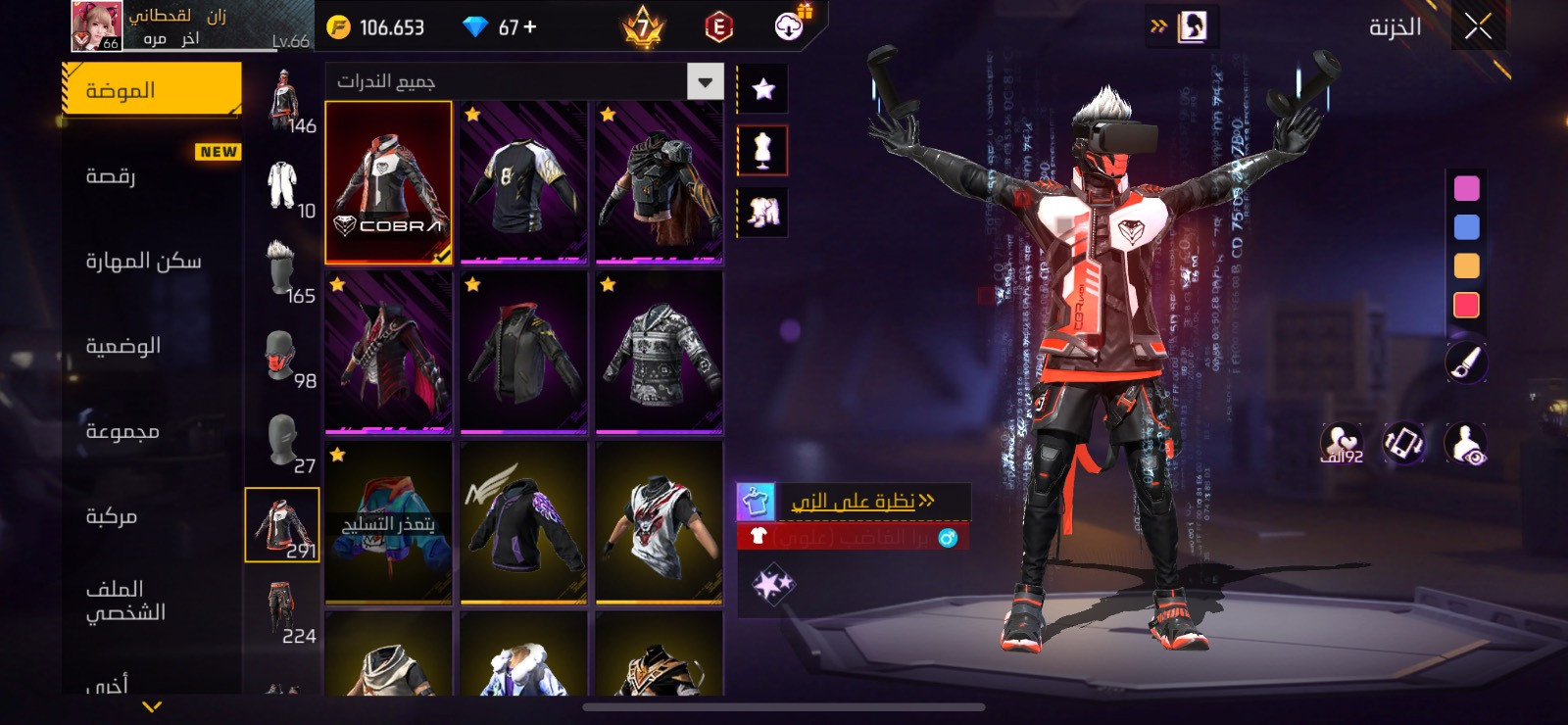Screen dimensions: 1568x725
Task: Choose the black number 8 jersey
Action: tap(523, 182)
